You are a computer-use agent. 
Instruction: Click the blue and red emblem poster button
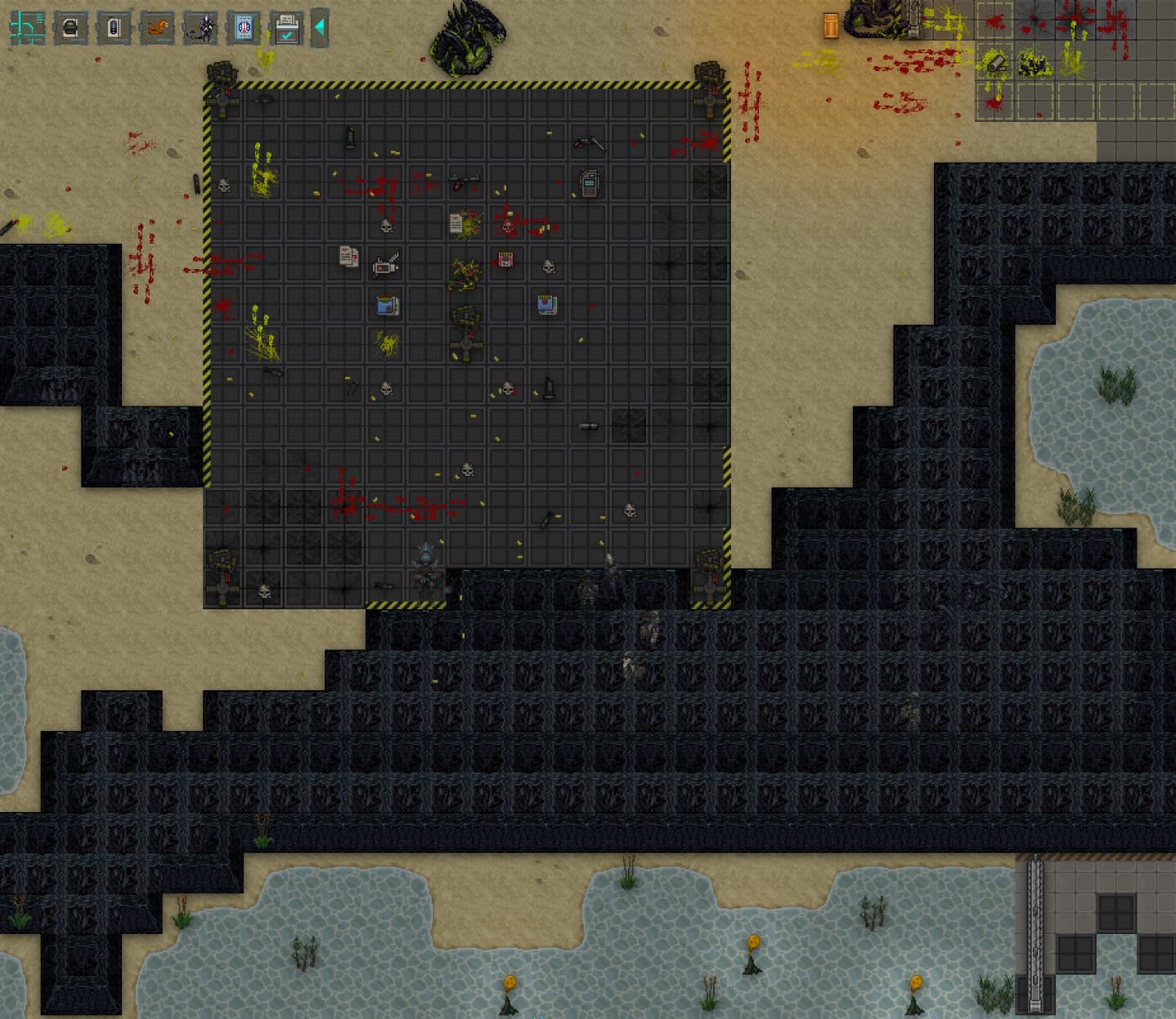click(x=244, y=28)
